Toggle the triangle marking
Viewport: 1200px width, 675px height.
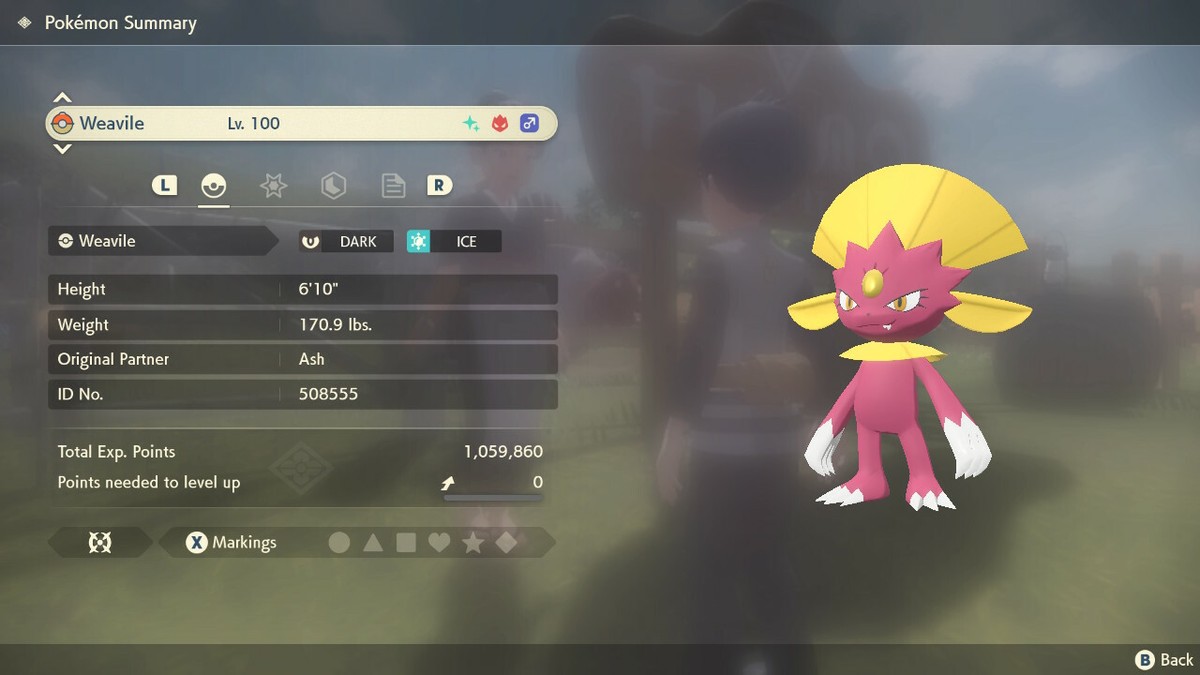click(x=373, y=543)
